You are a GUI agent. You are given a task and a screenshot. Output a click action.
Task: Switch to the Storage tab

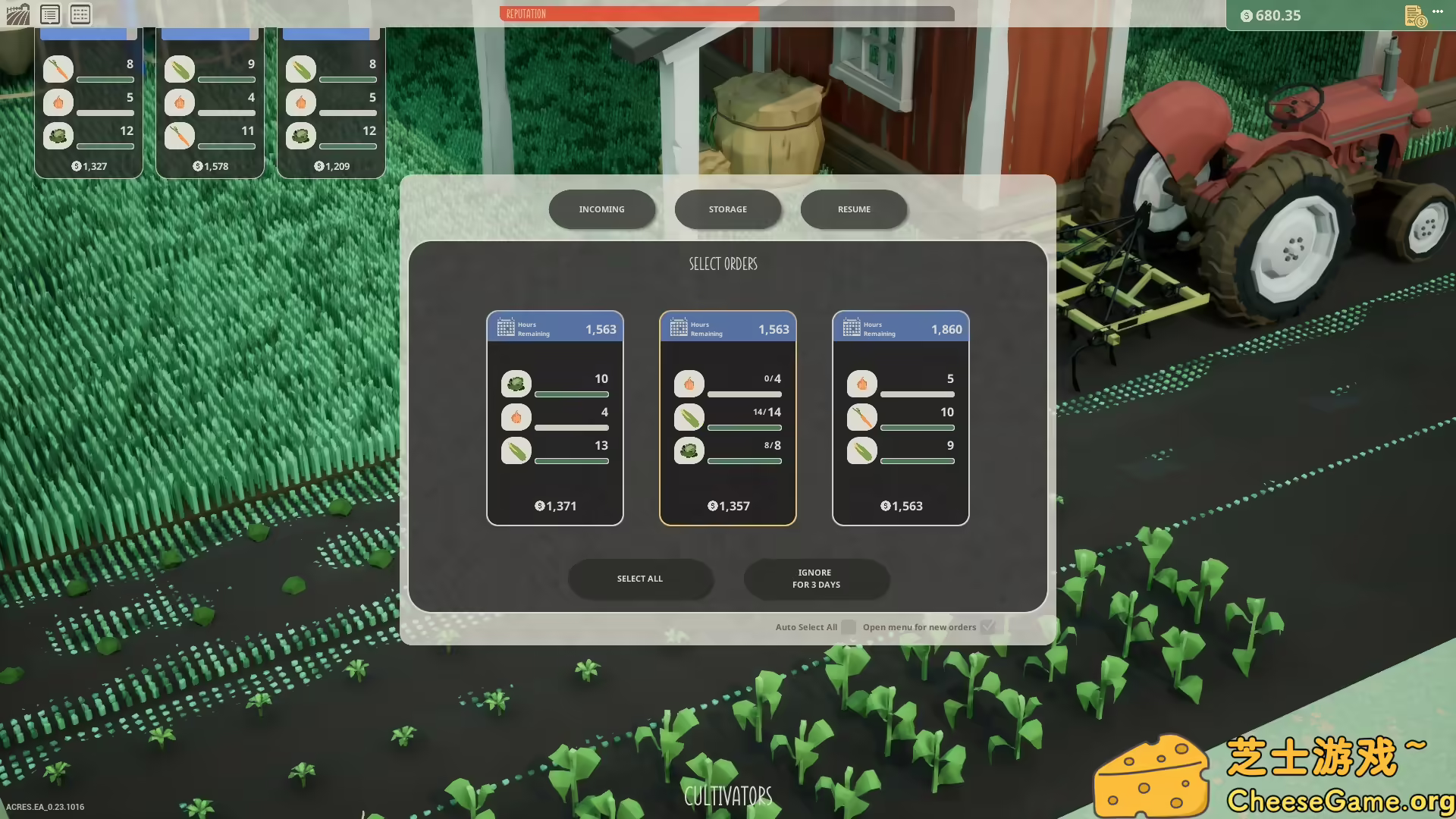coord(727,209)
